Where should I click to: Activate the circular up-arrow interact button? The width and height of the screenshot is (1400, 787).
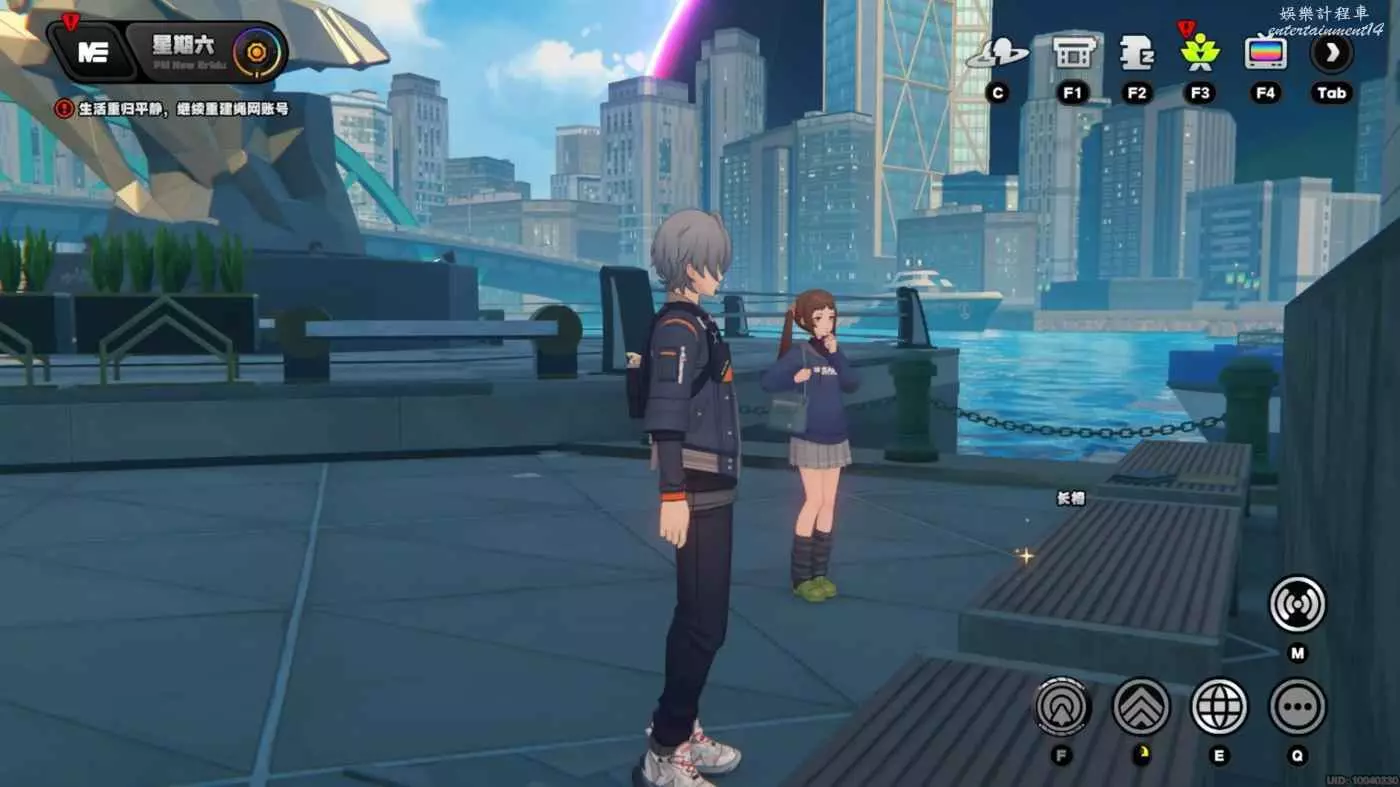[x=1062, y=706]
